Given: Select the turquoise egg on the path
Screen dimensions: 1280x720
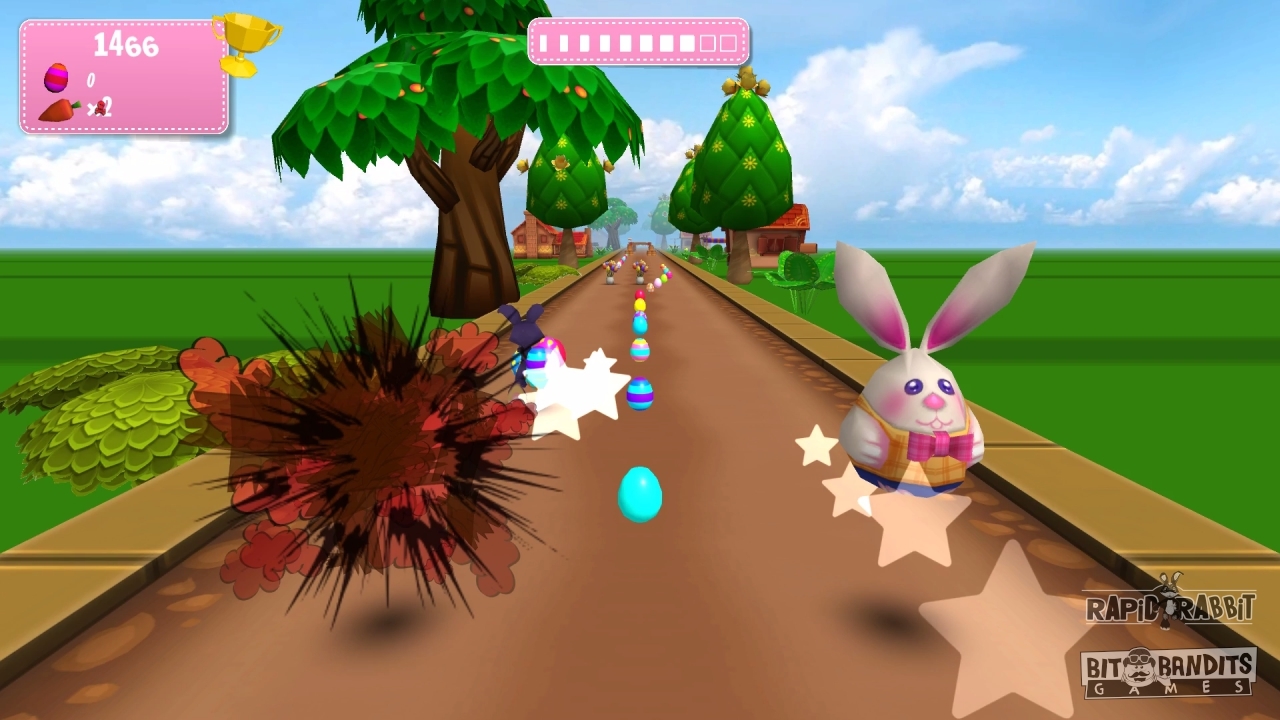Looking at the screenshot, I should coord(638,494).
